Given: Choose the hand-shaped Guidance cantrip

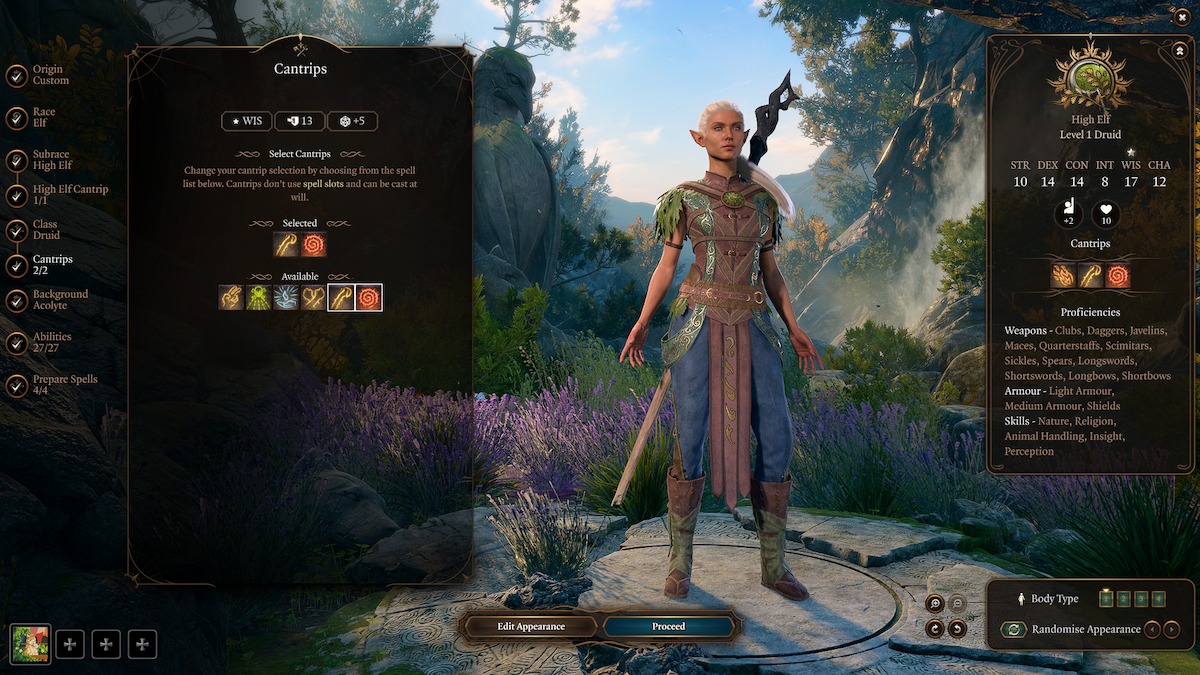Looking at the screenshot, I should 232,297.
